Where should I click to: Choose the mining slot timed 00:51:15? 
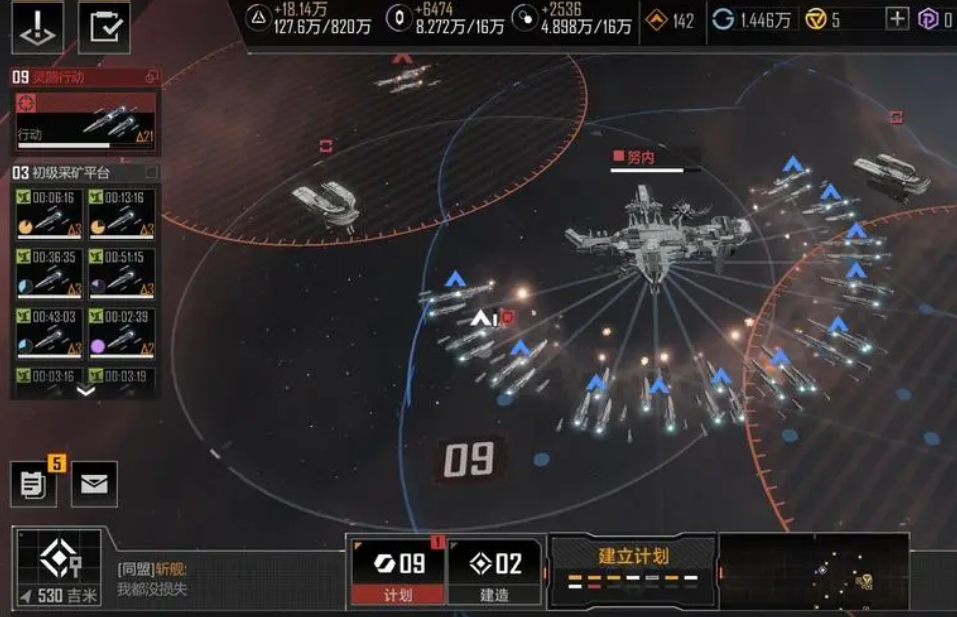(122, 271)
